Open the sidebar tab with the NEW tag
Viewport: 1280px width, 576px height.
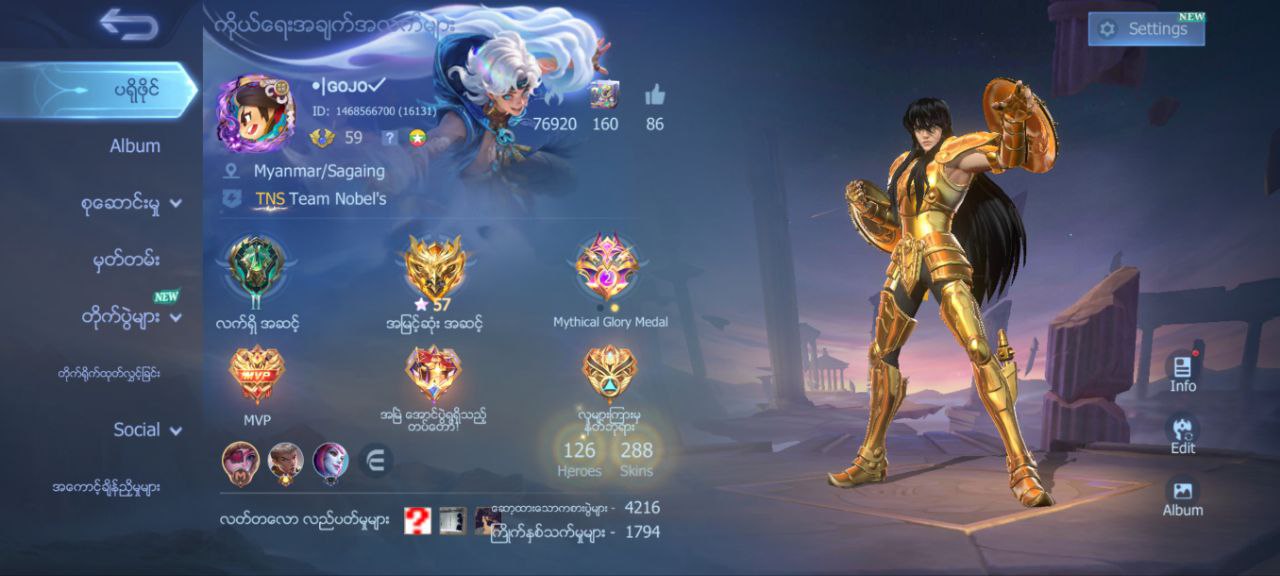tap(130, 317)
